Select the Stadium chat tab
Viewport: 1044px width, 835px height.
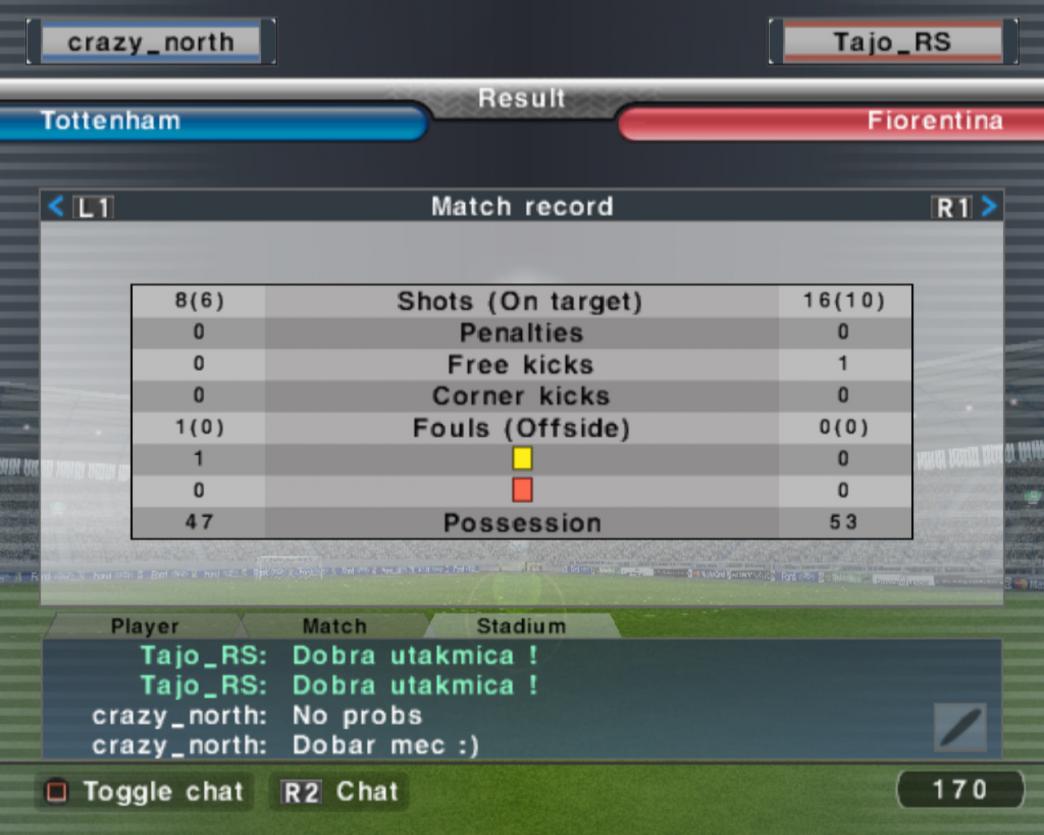521,627
